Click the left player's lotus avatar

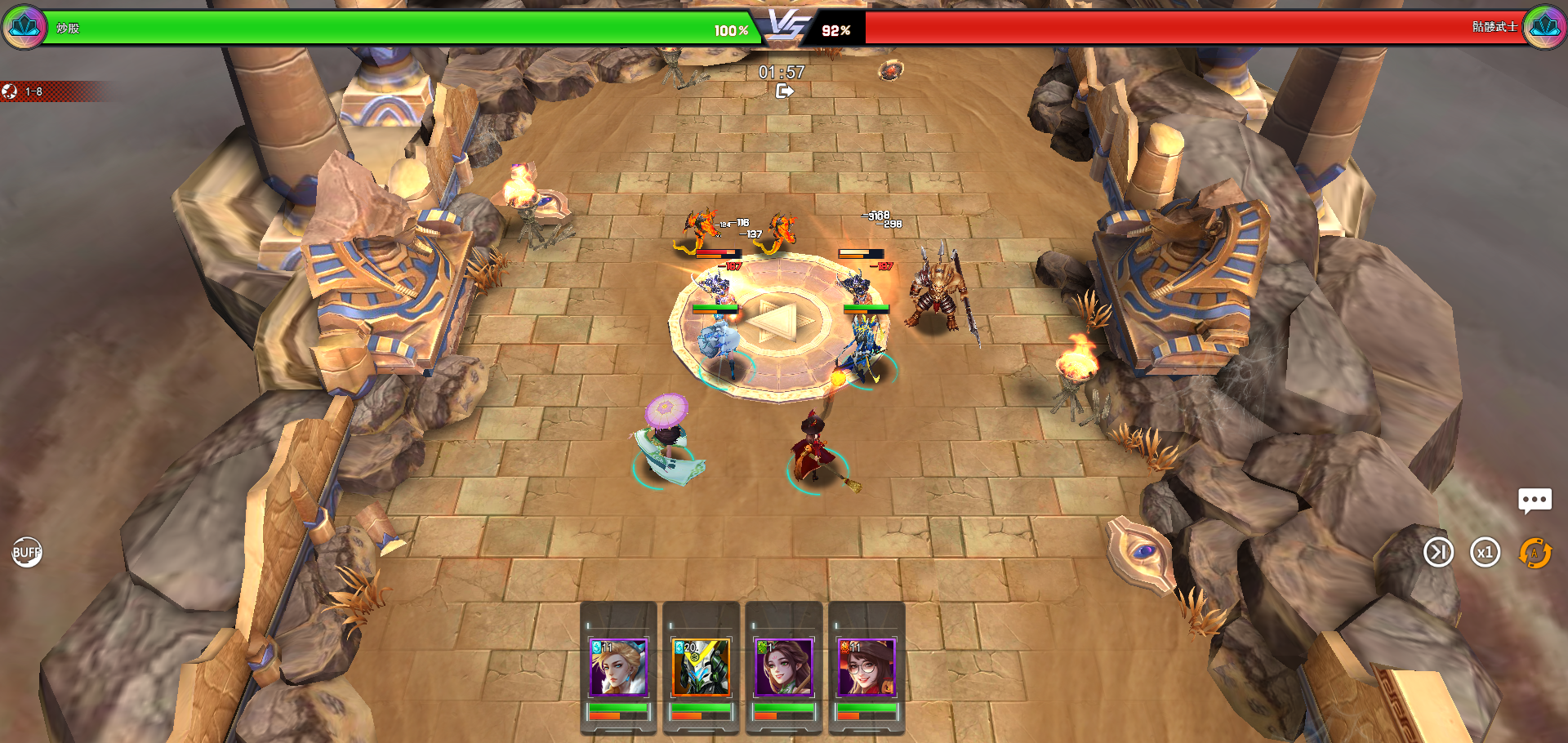(x=24, y=28)
